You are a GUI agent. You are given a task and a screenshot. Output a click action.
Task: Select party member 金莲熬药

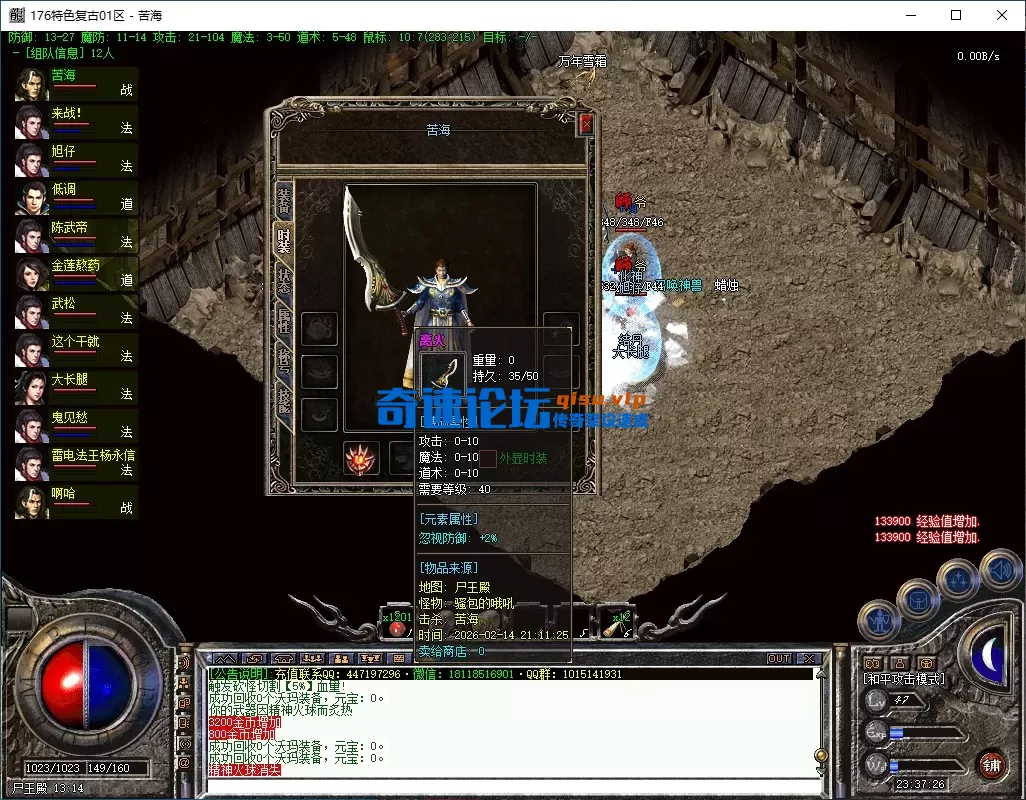pos(76,272)
